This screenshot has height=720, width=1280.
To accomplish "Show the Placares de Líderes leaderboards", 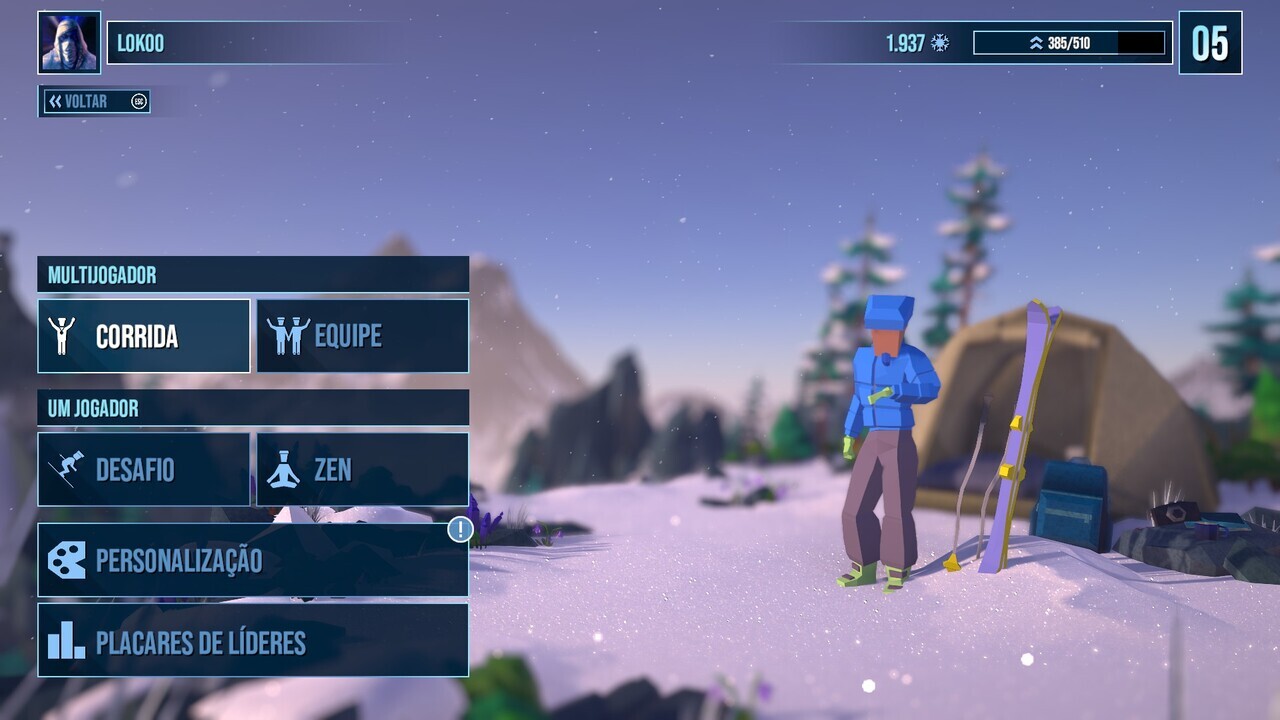I will [x=252, y=641].
